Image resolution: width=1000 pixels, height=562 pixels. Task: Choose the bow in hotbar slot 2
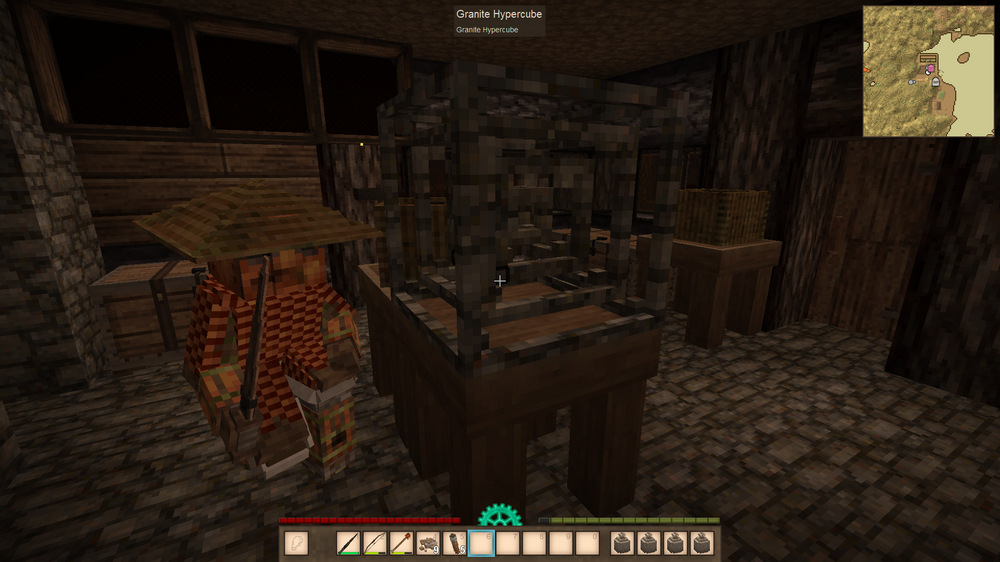(376, 543)
